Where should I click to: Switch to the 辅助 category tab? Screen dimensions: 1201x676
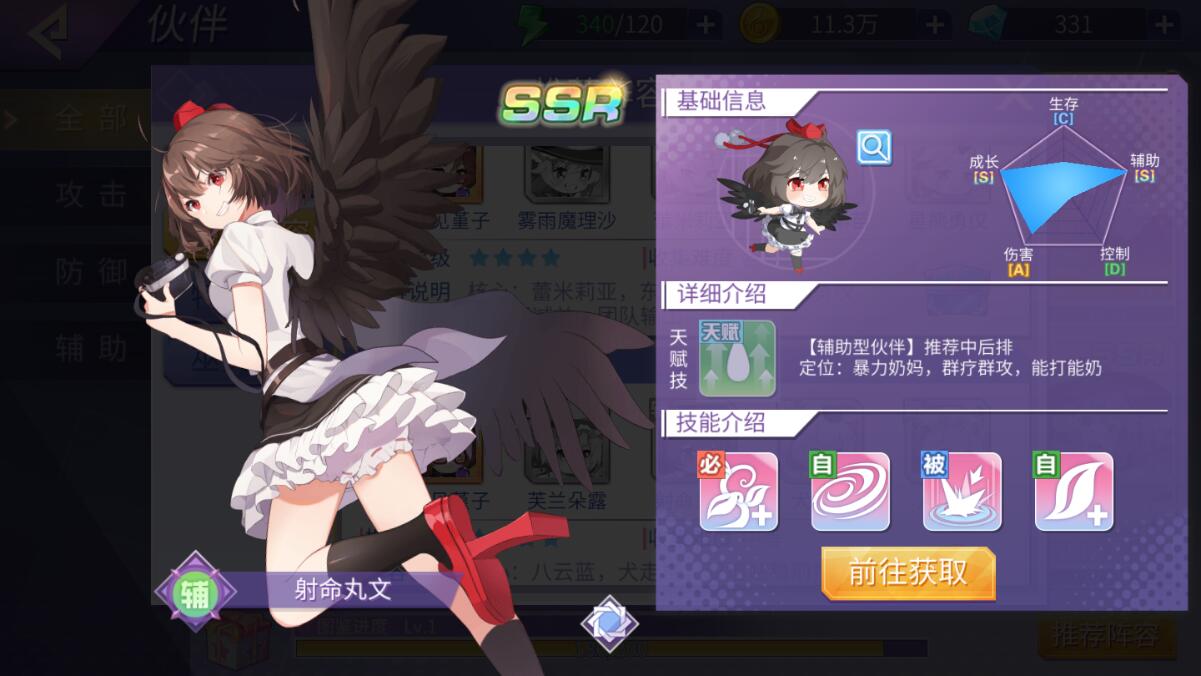(90, 347)
